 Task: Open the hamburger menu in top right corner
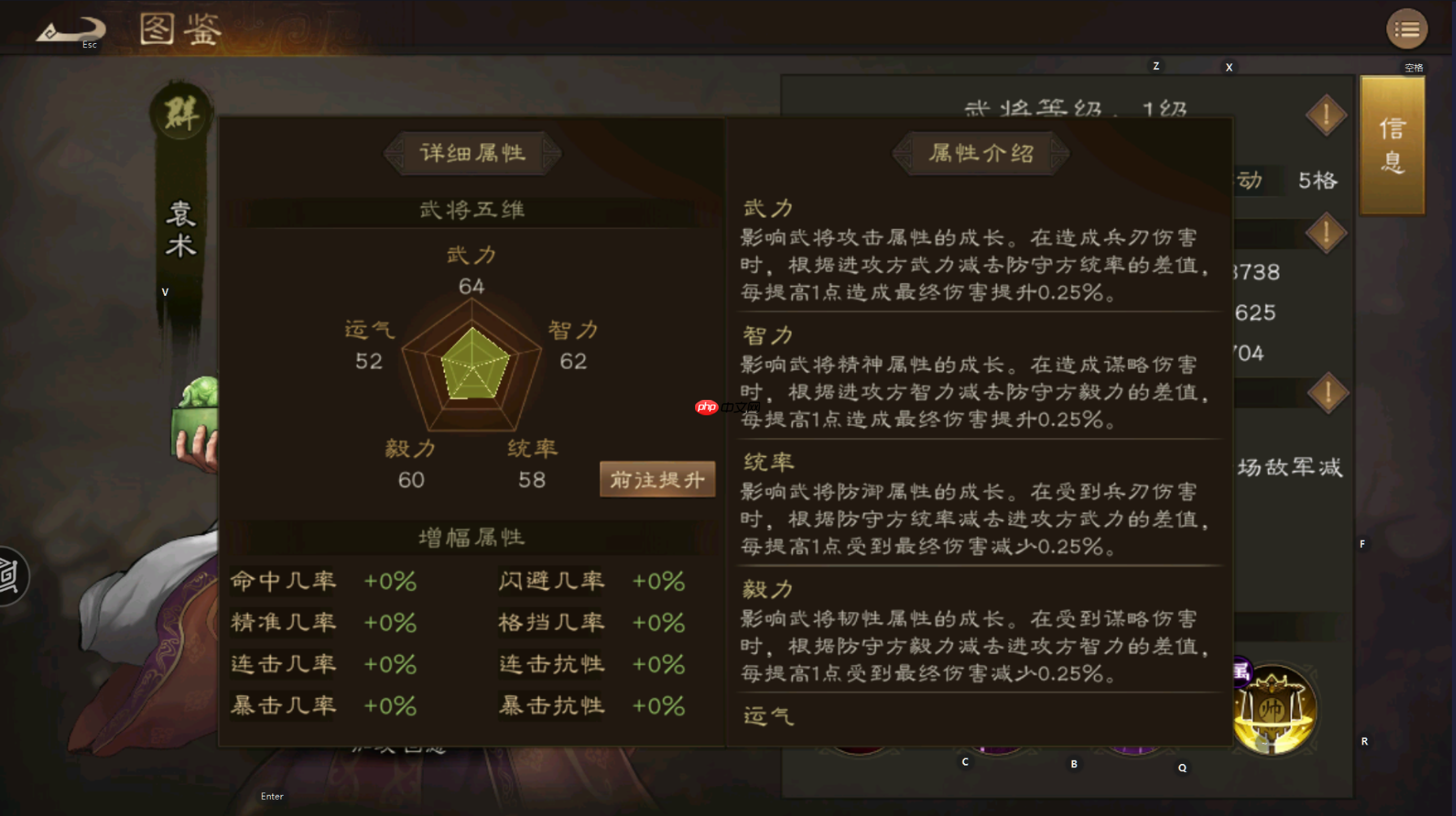pyautogui.click(x=1406, y=28)
